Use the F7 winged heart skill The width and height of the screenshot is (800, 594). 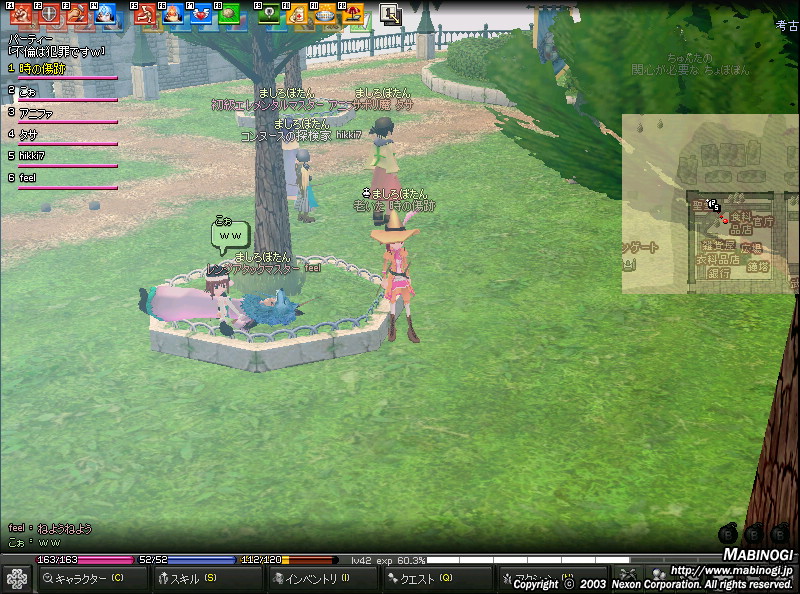coord(200,14)
